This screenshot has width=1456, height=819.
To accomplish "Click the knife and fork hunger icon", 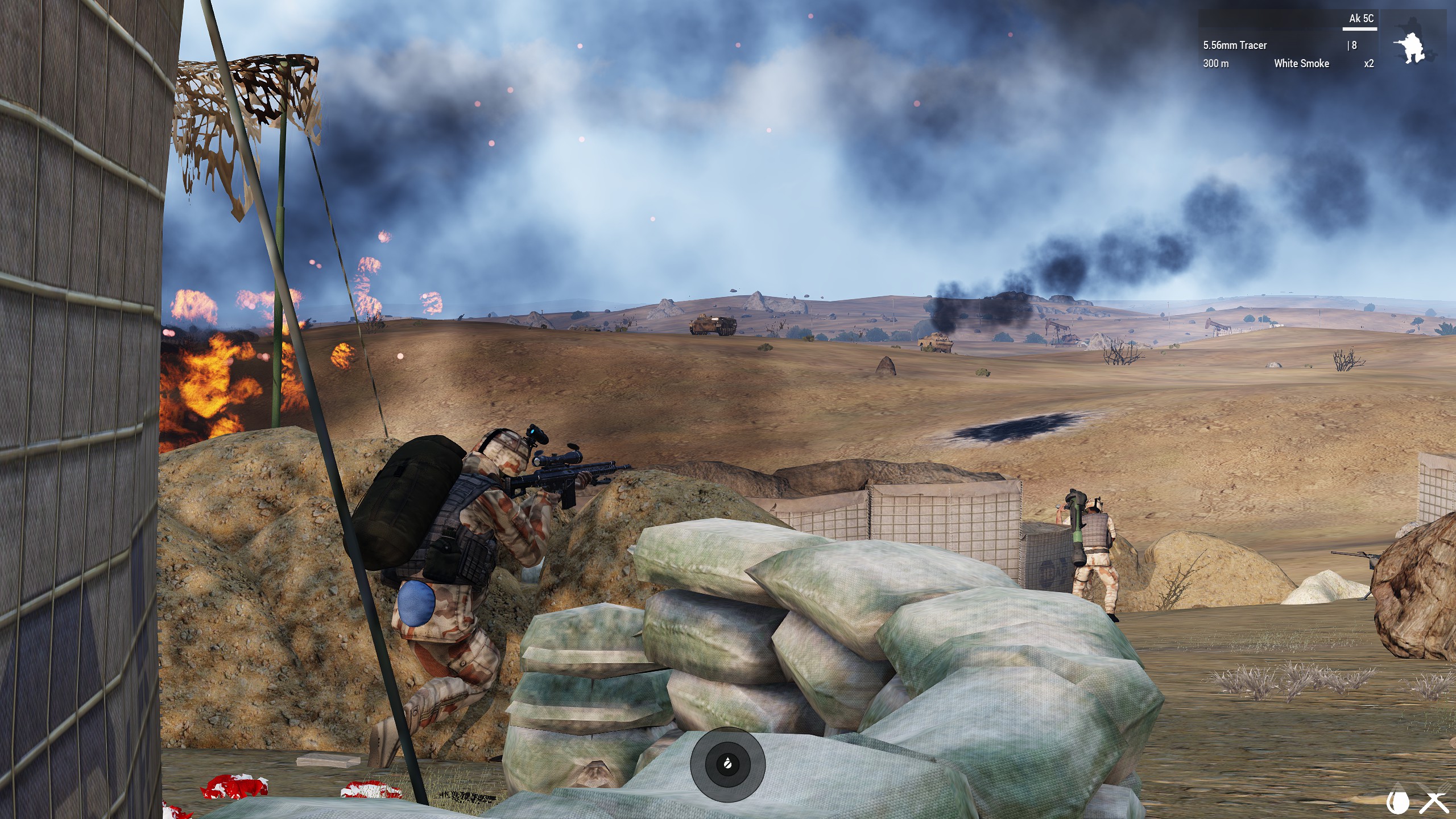I will [x=1434, y=802].
